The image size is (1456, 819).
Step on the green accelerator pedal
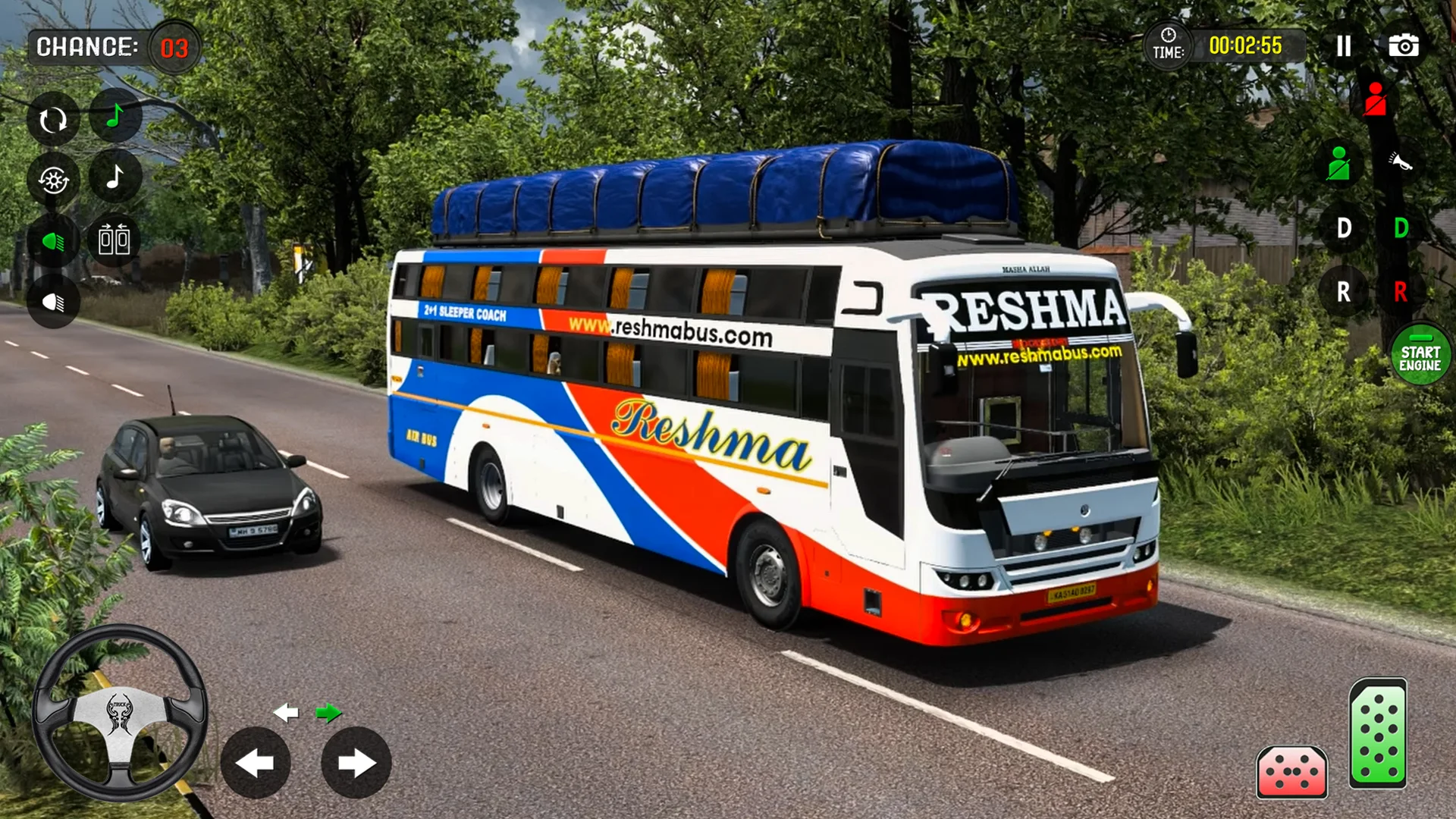click(1378, 733)
